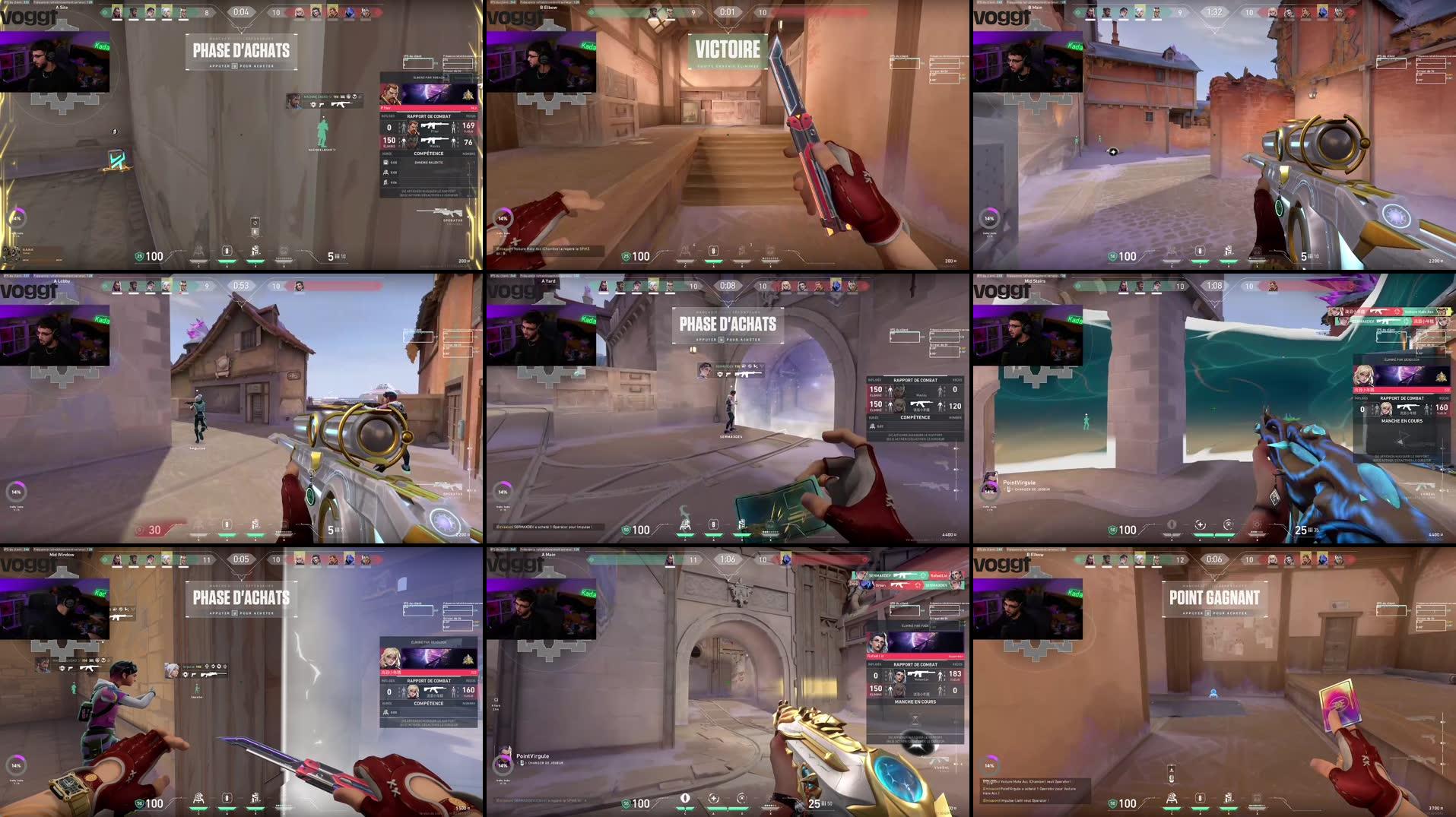Toggle the ENNEMIS RALENTIS stat under COMPÉTENCE

click(x=429, y=163)
